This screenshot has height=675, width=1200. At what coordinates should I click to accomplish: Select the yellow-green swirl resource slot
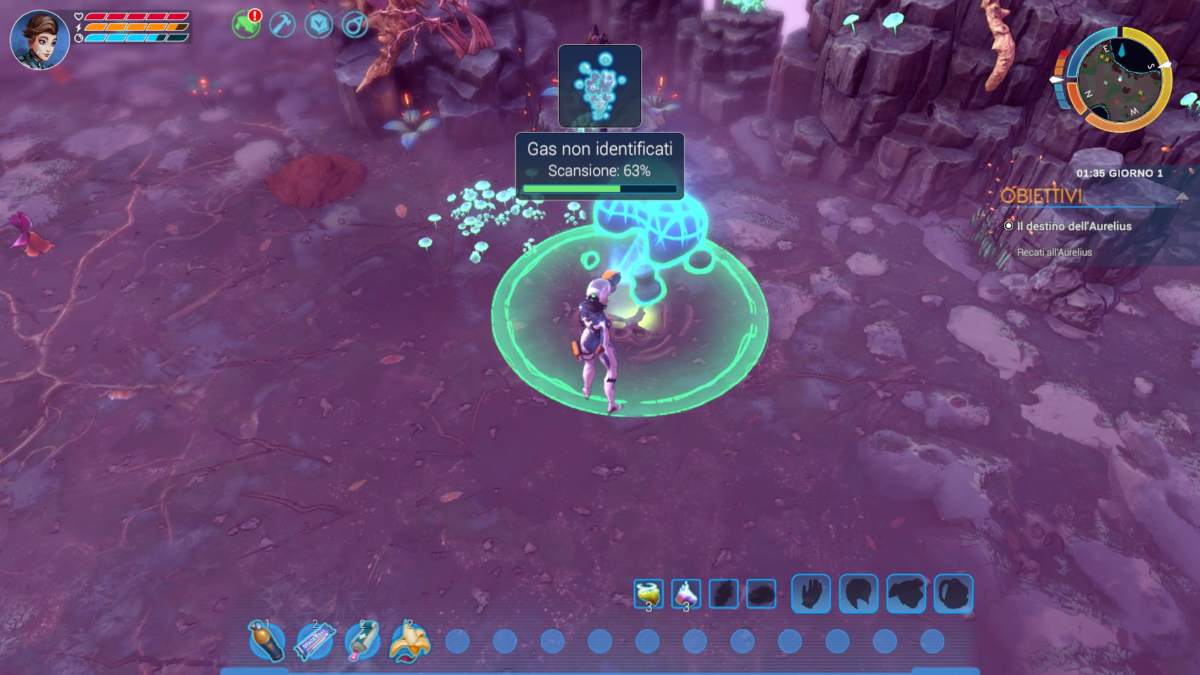click(648, 594)
